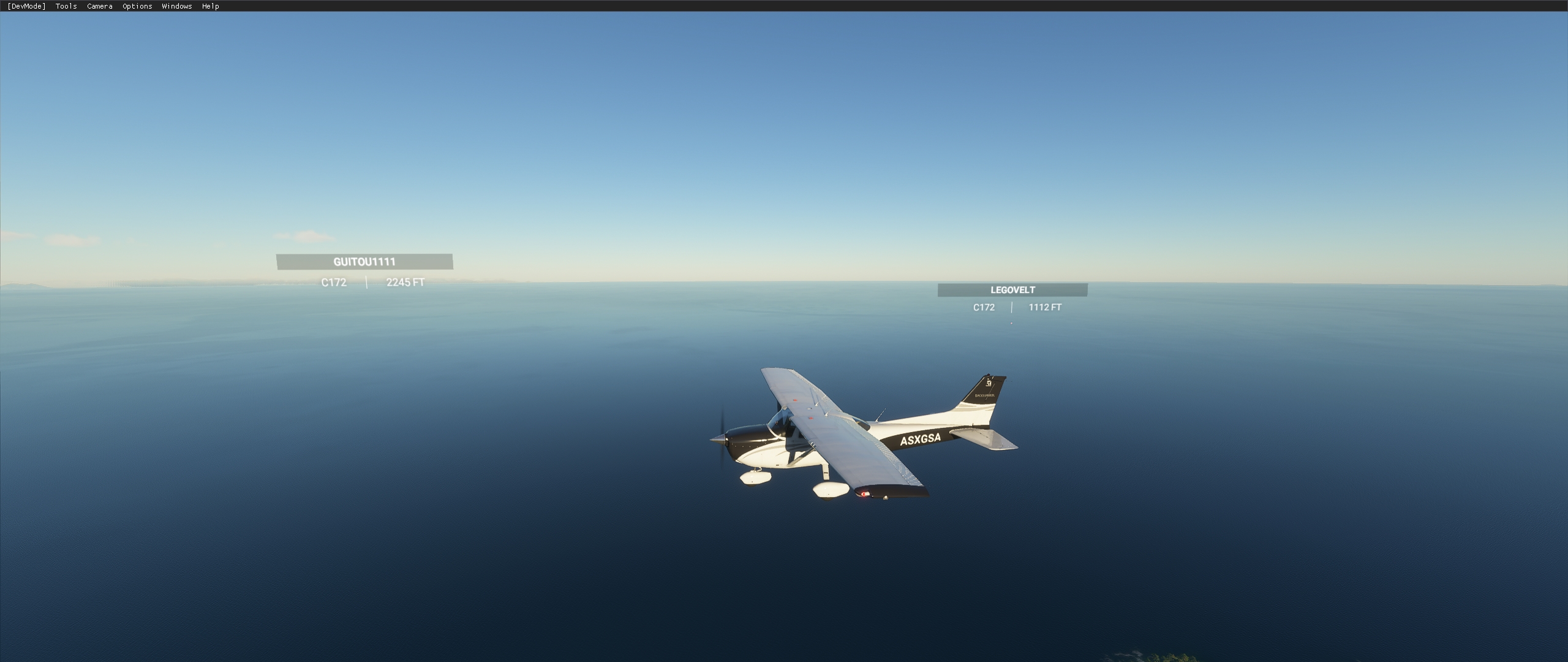Click the C172 label under LEGOVELT
The width and height of the screenshot is (1568, 662).
click(x=984, y=308)
